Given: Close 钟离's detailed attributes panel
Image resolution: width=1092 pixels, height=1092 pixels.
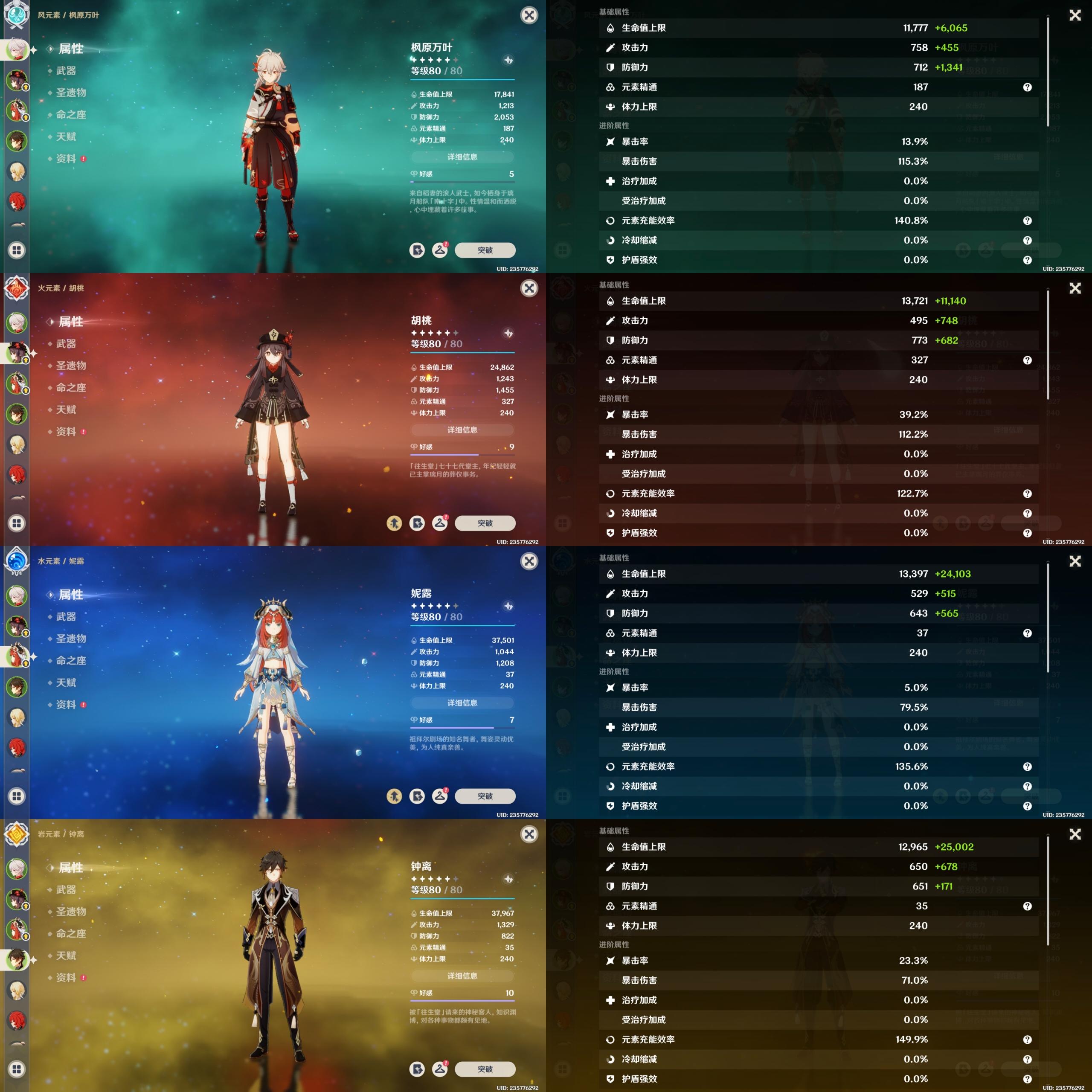Looking at the screenshot, I should 1075,834.
